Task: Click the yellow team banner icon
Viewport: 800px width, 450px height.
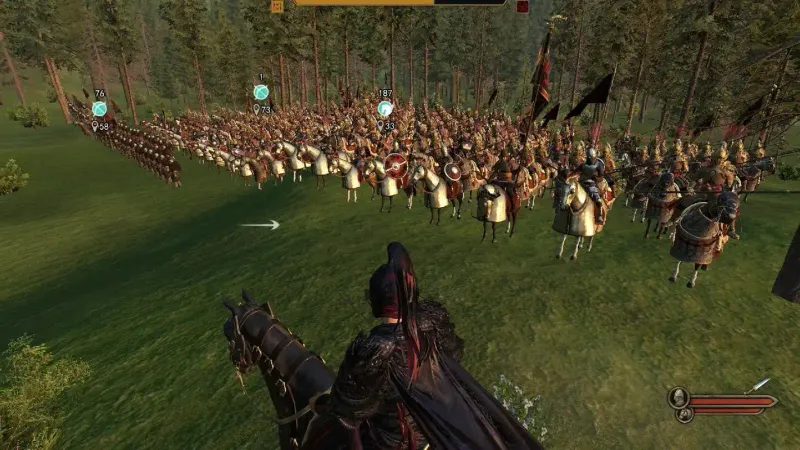Action: pyautogui.click(x=277, y=6)
